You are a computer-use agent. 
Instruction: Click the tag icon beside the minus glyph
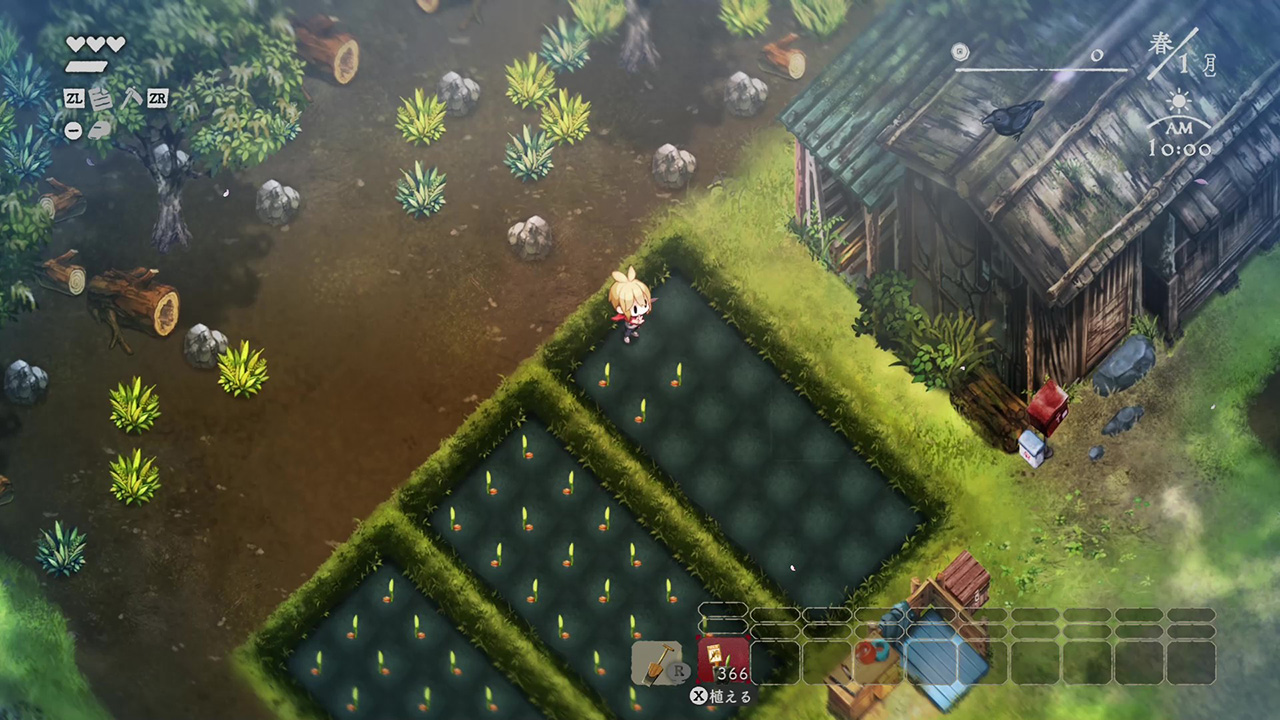tap(100, 130)
